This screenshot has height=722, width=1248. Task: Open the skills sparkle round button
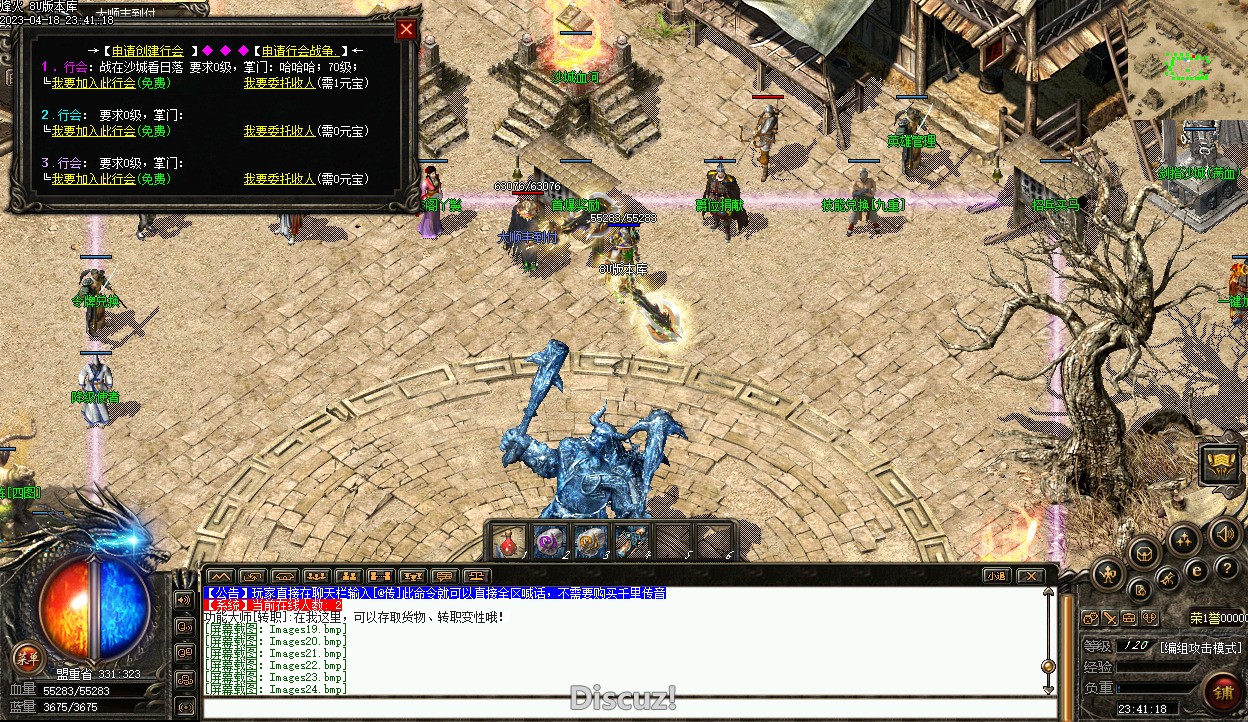point(1185,540)
